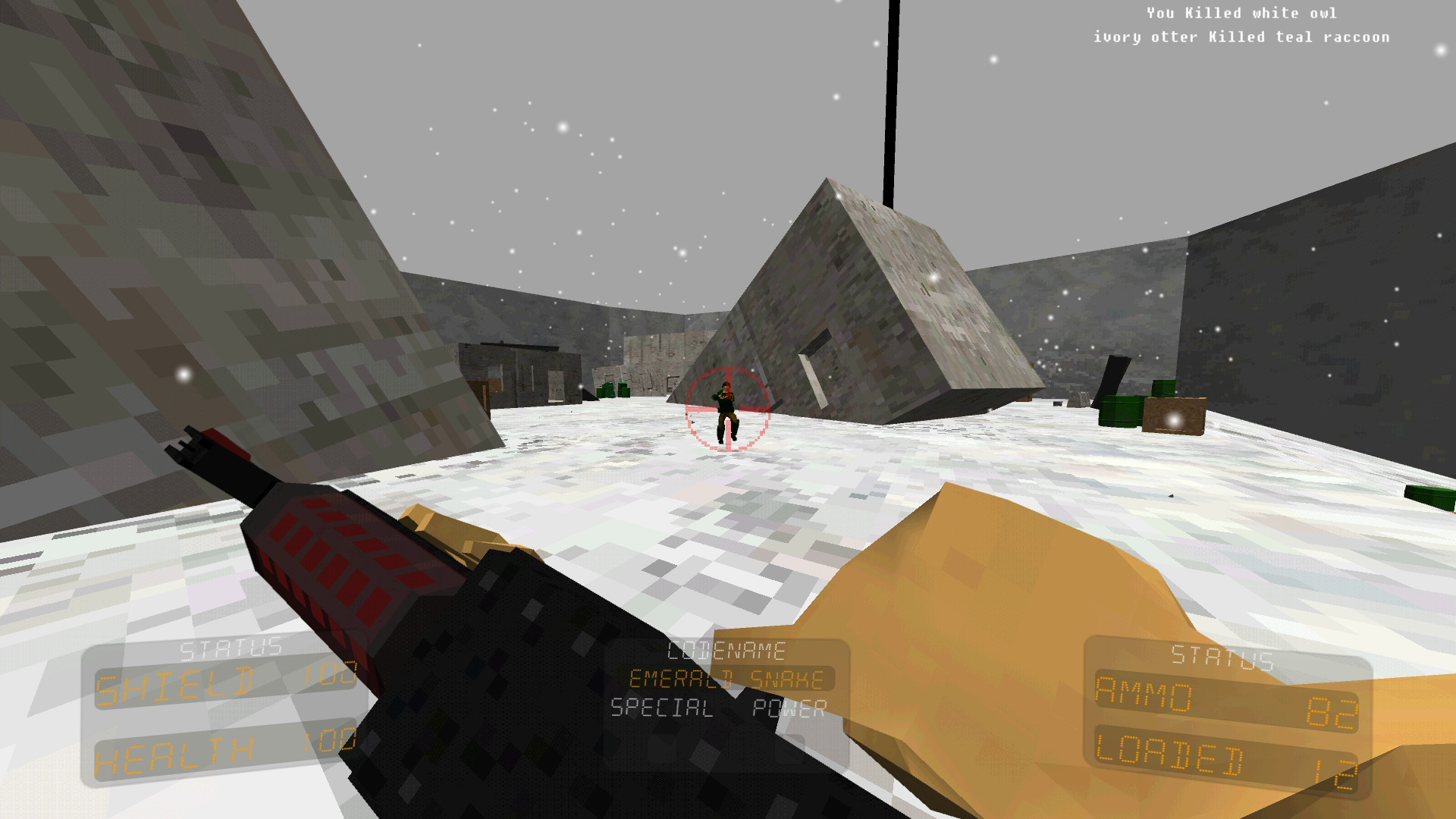The height and width of the screenshot is (819, 1456).
Task: Click the crosshair reticle on screen
Action: click(x=727, y=410)
